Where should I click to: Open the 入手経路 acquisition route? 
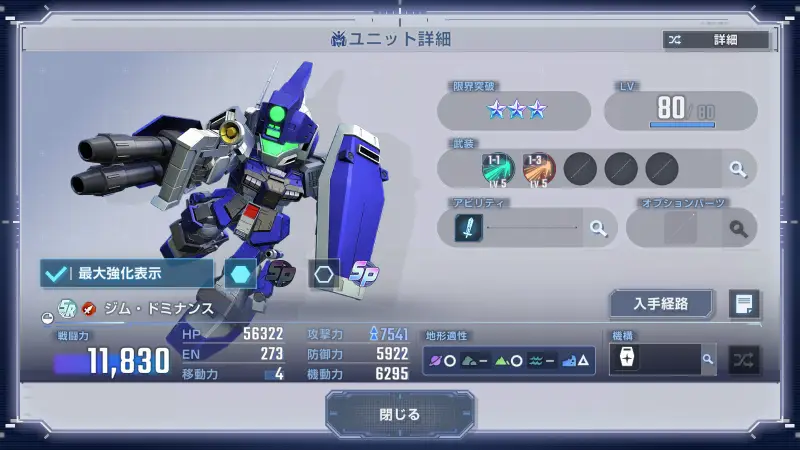[x=661, y=304]
